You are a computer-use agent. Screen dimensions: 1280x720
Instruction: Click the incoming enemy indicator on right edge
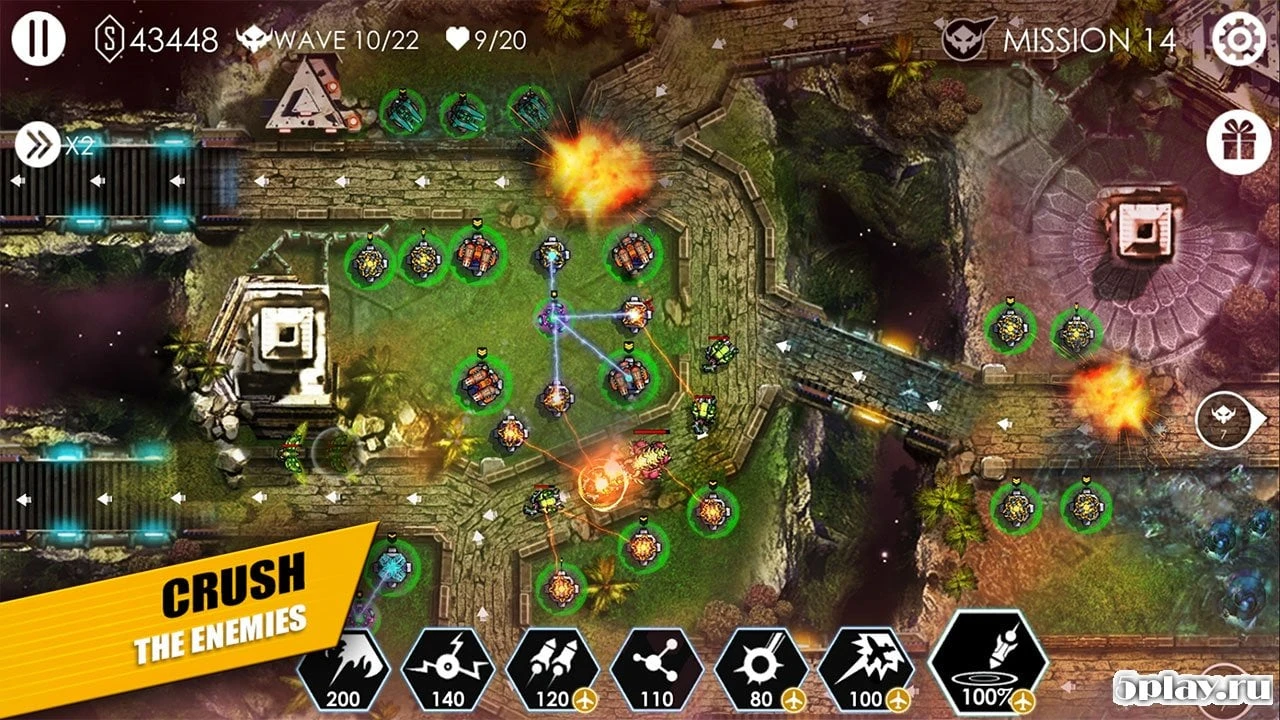click(x=1224, y=420)
